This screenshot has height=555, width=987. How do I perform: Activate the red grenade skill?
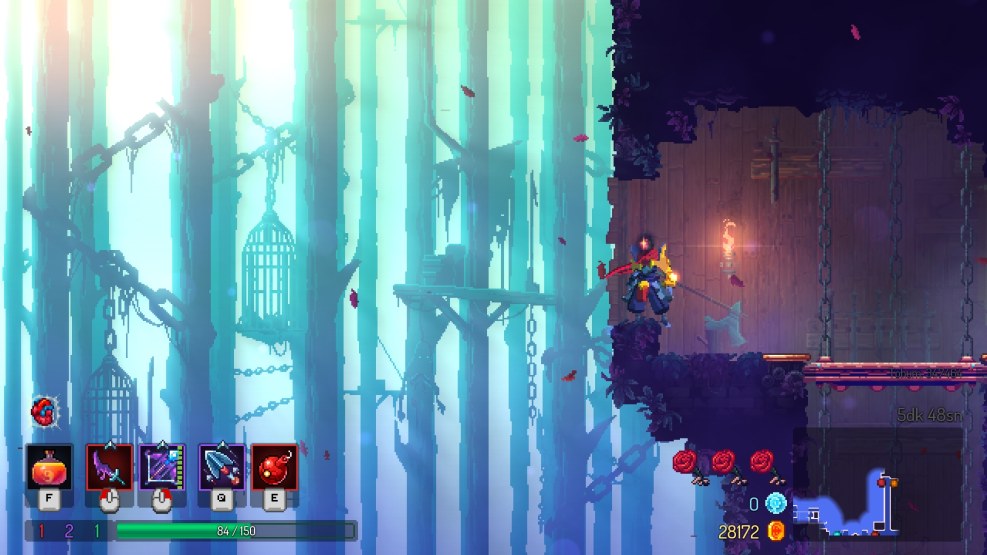click(274, 468)
